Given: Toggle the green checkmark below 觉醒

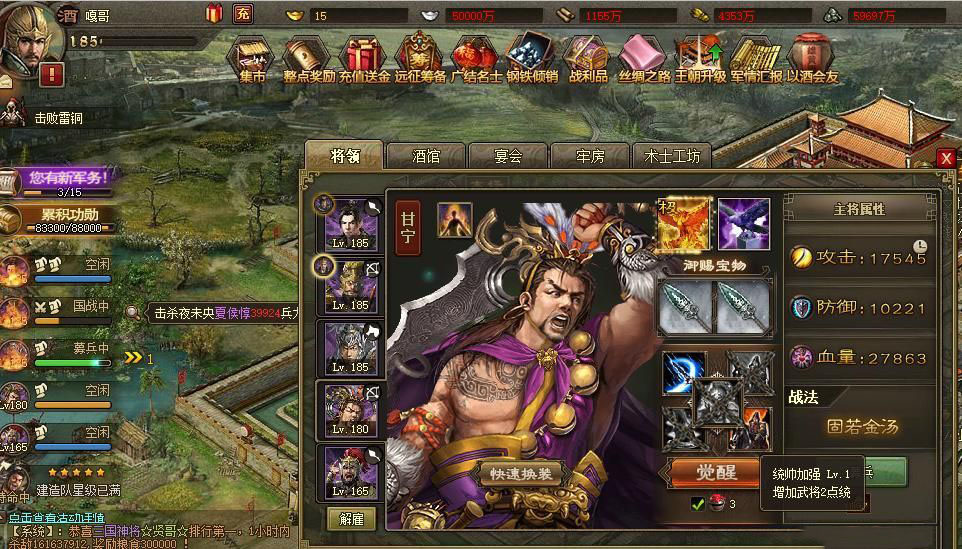Looking at the screenshot, I should point(698,503).
